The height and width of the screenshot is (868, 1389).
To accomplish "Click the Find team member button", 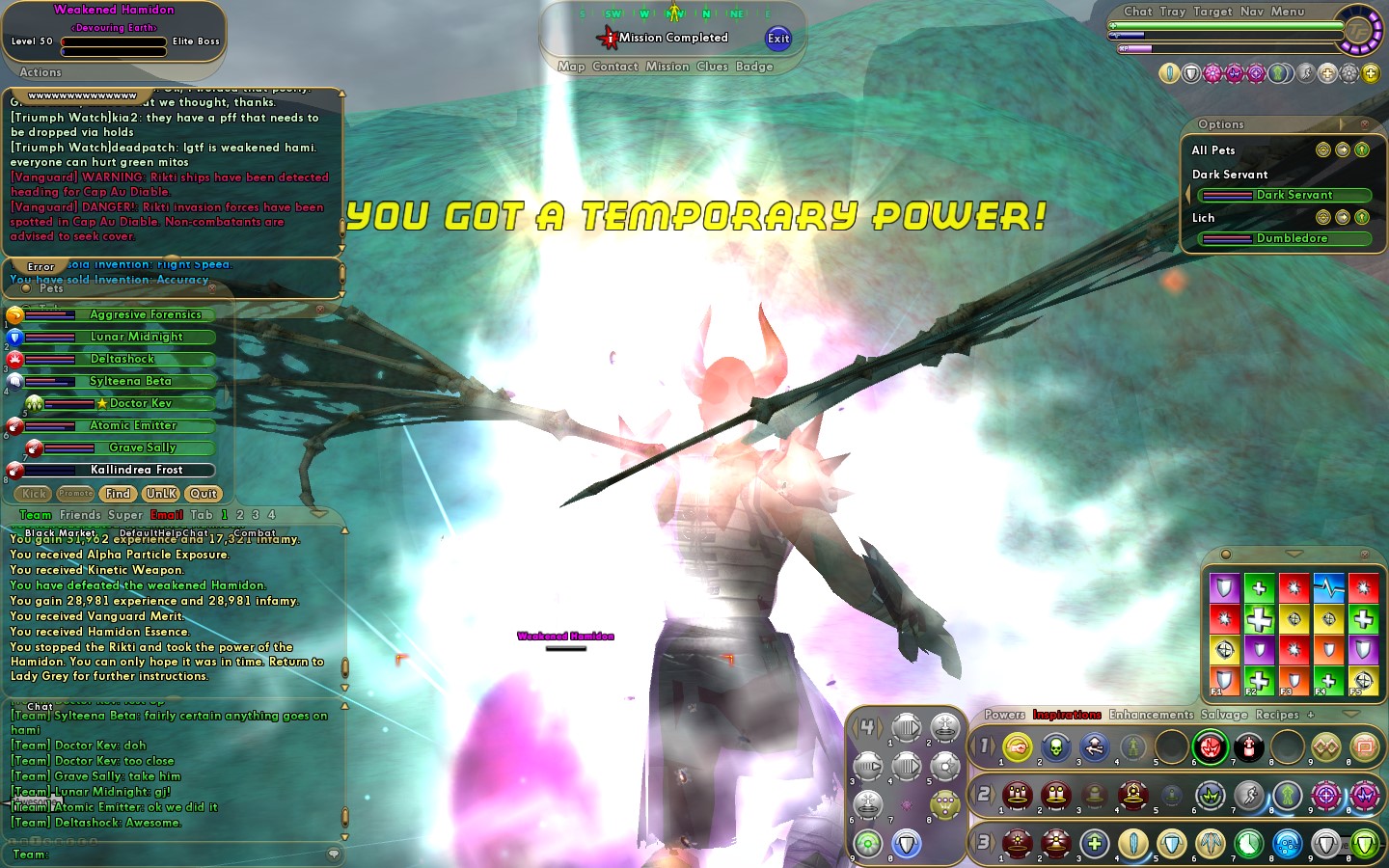I will [118, 494].
